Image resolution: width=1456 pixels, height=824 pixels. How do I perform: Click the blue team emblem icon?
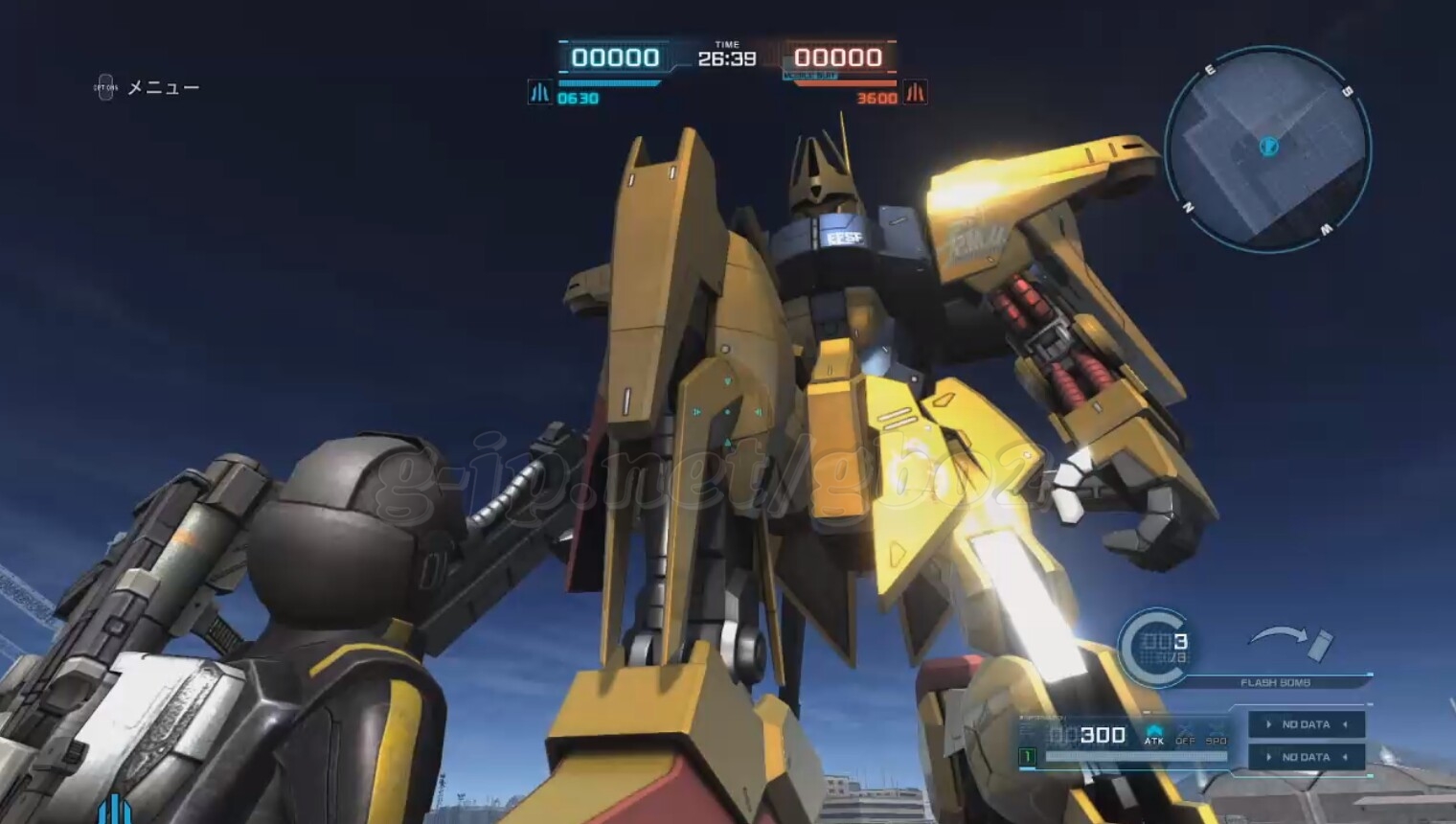coord(539,93)
